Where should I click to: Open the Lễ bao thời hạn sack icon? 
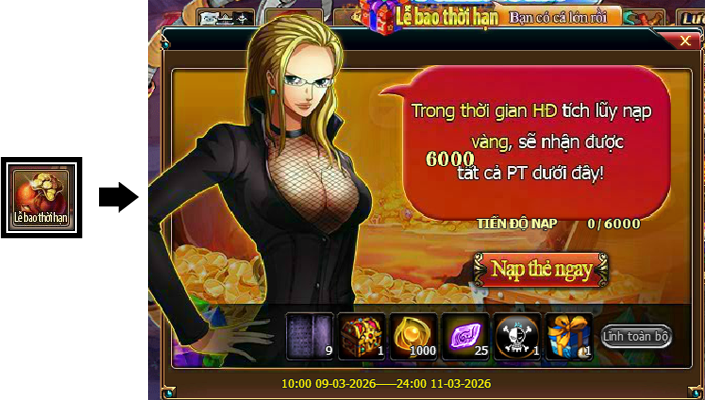coord(40,197)
